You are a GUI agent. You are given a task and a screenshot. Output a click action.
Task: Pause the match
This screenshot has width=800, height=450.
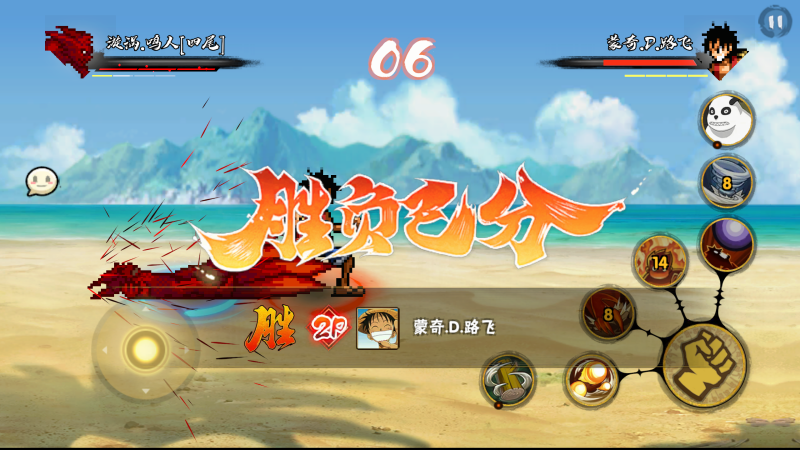[773, 20]
